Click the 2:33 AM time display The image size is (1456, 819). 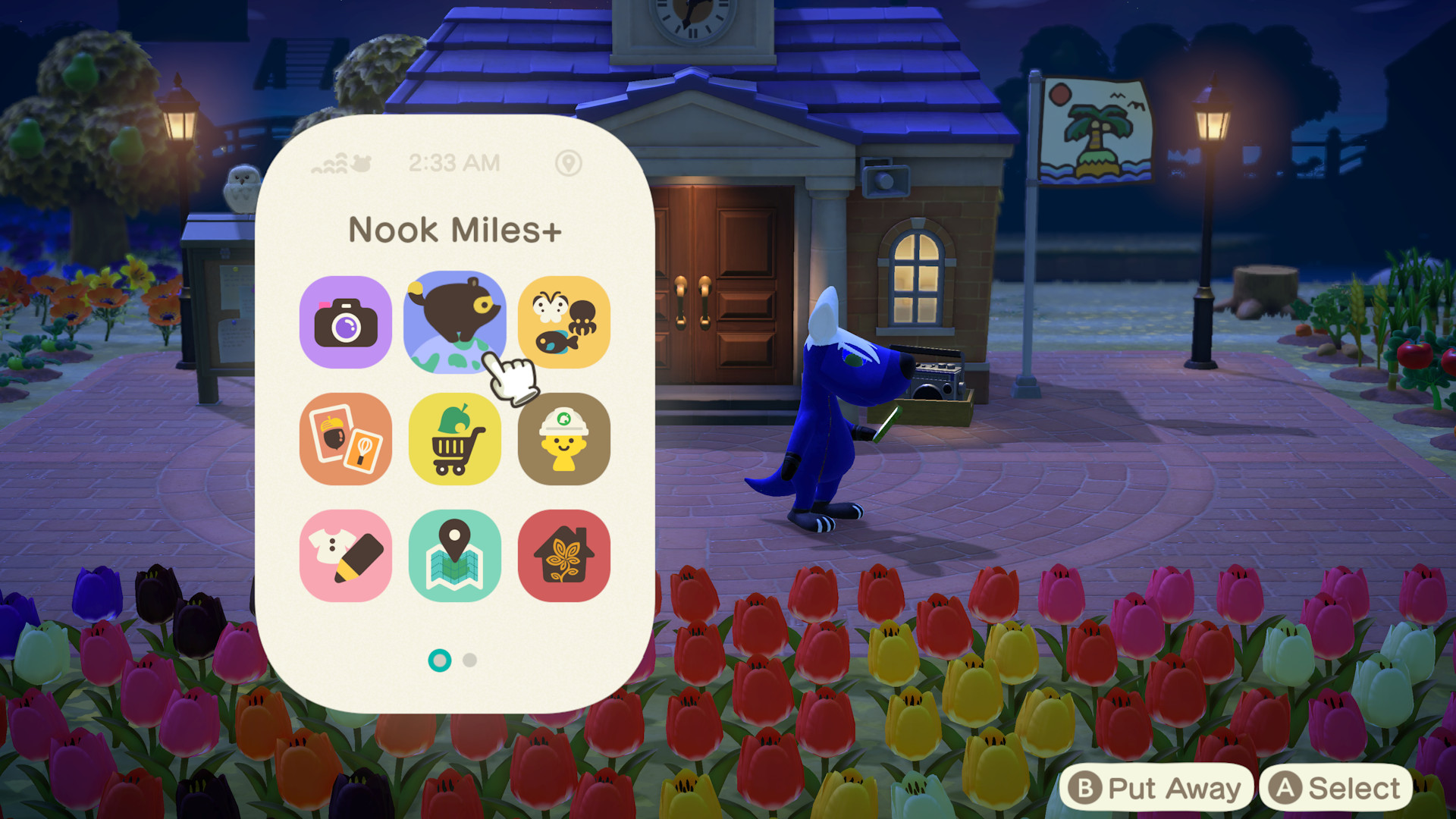click(x=454, y=162)
